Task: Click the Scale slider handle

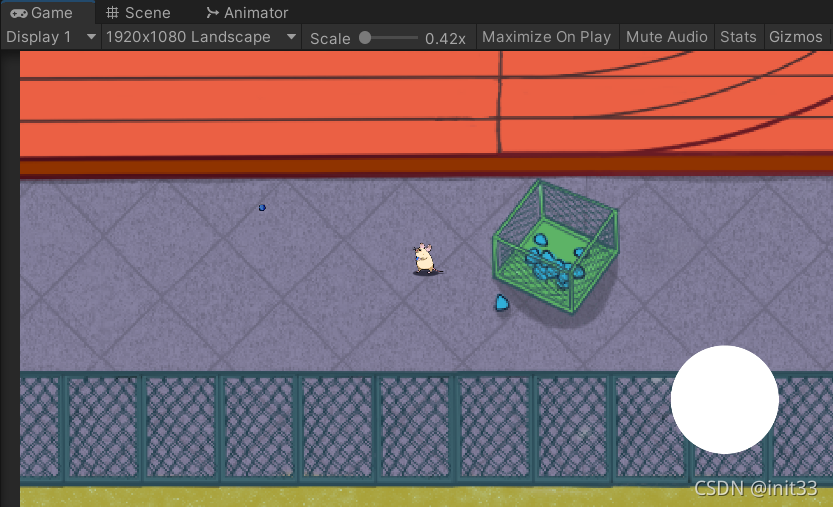Action: tap(365, 37)
